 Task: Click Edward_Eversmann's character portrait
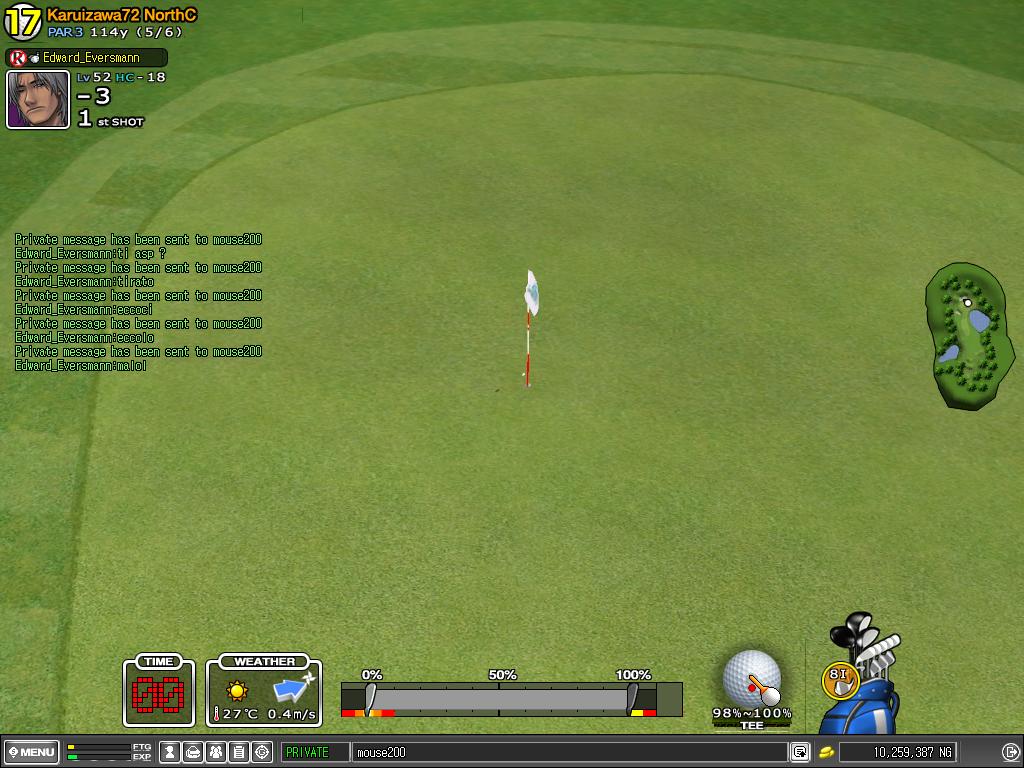pos(38,100)
